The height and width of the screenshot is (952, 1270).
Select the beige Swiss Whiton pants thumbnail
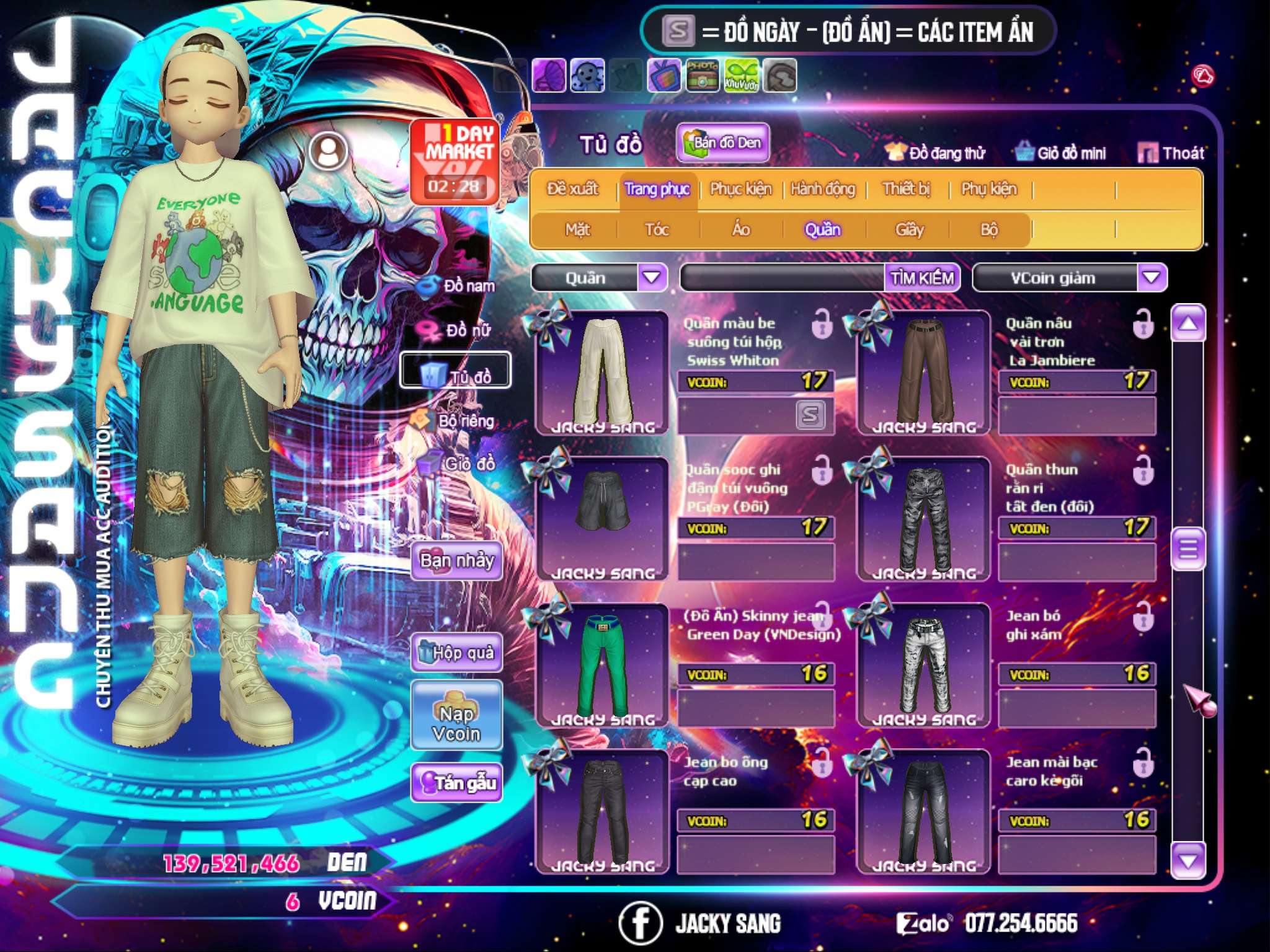click(x=602, y=372)
